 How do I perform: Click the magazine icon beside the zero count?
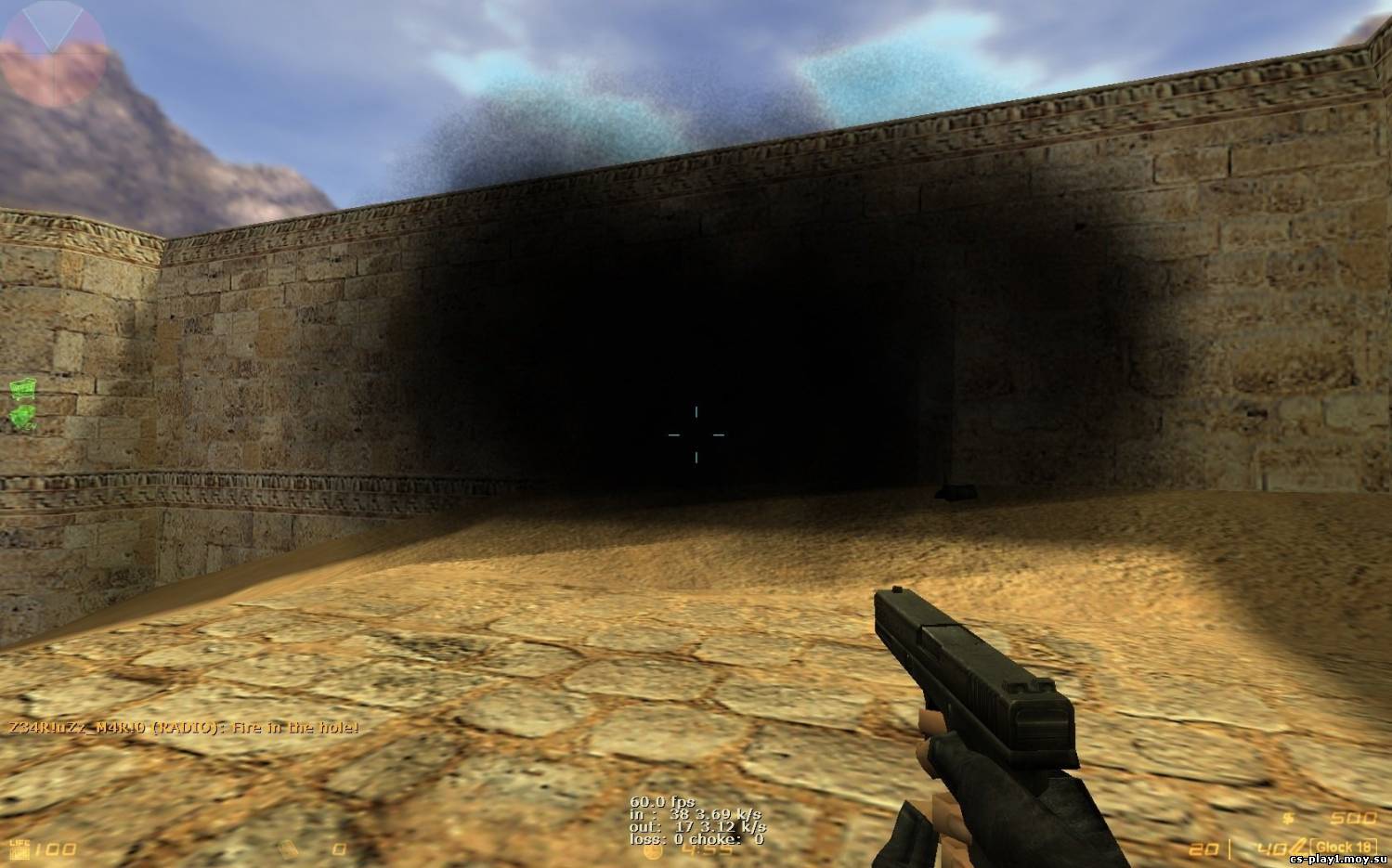click(x=288, y=849)
